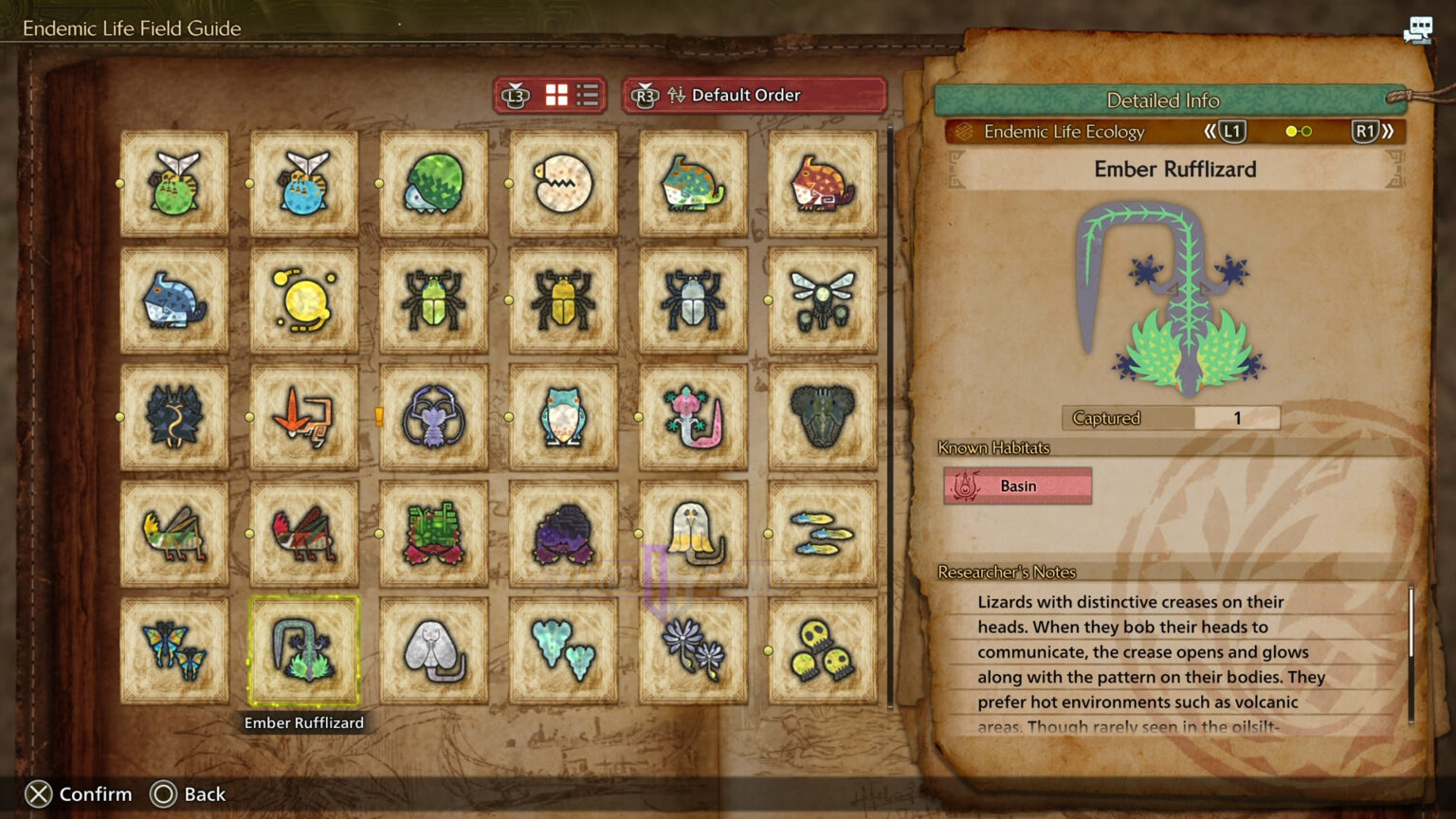The image size is (1456, 819).
Task: Select the blue butterfly creature icon
Action: click(x=175, y=649)
